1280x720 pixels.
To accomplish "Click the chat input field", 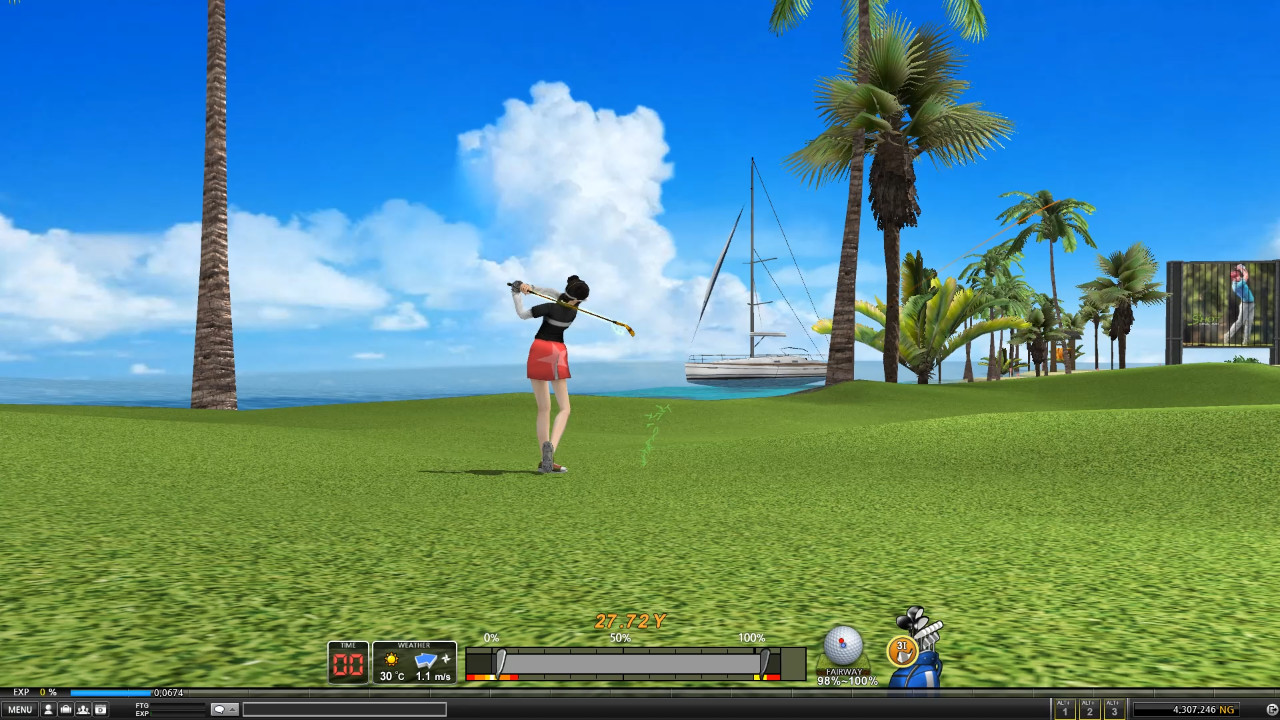I will pyautogui.click(x=345, y=708).
